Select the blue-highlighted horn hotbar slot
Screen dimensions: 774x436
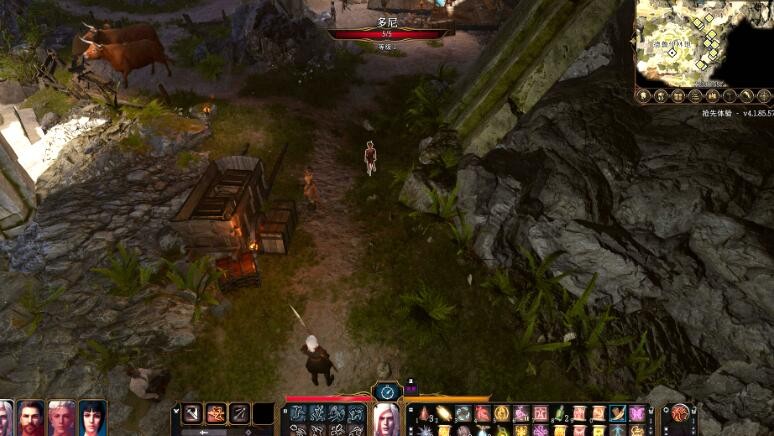618,413
